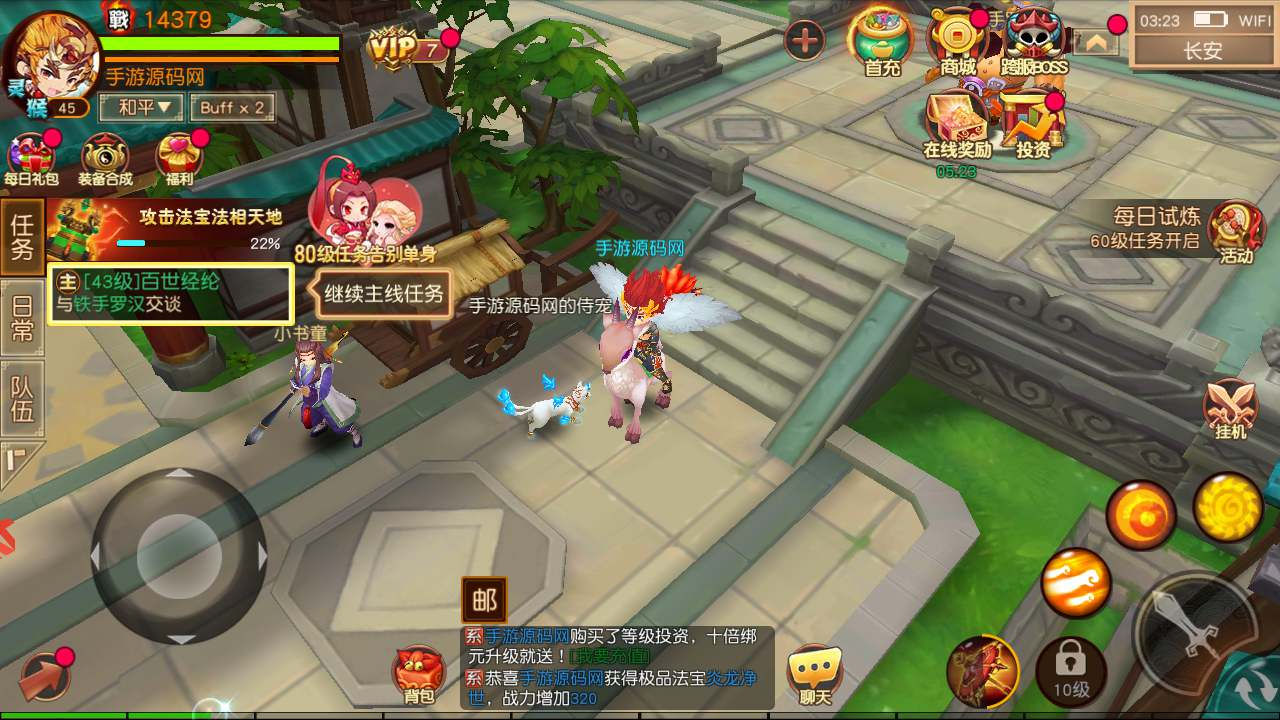Open the 跨服BOSS event icon
1280x720 pixels.
coord(1033,42)
